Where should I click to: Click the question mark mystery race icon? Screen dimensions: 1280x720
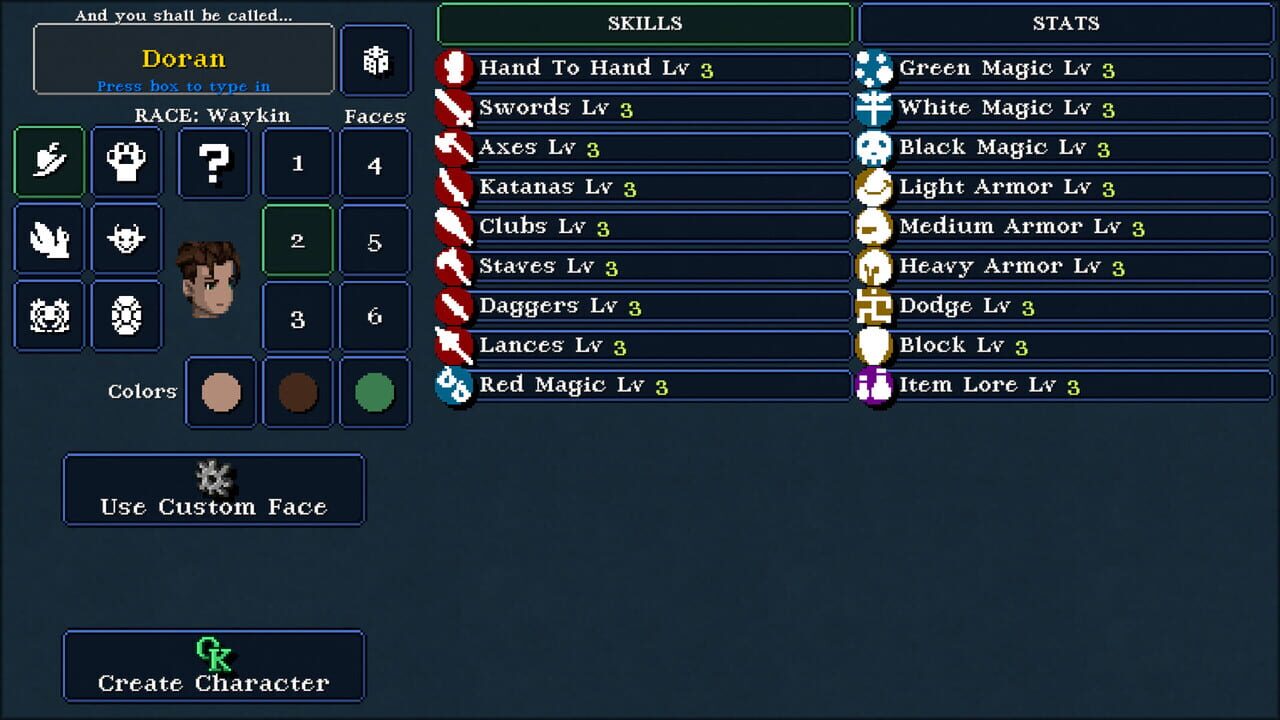213,162
